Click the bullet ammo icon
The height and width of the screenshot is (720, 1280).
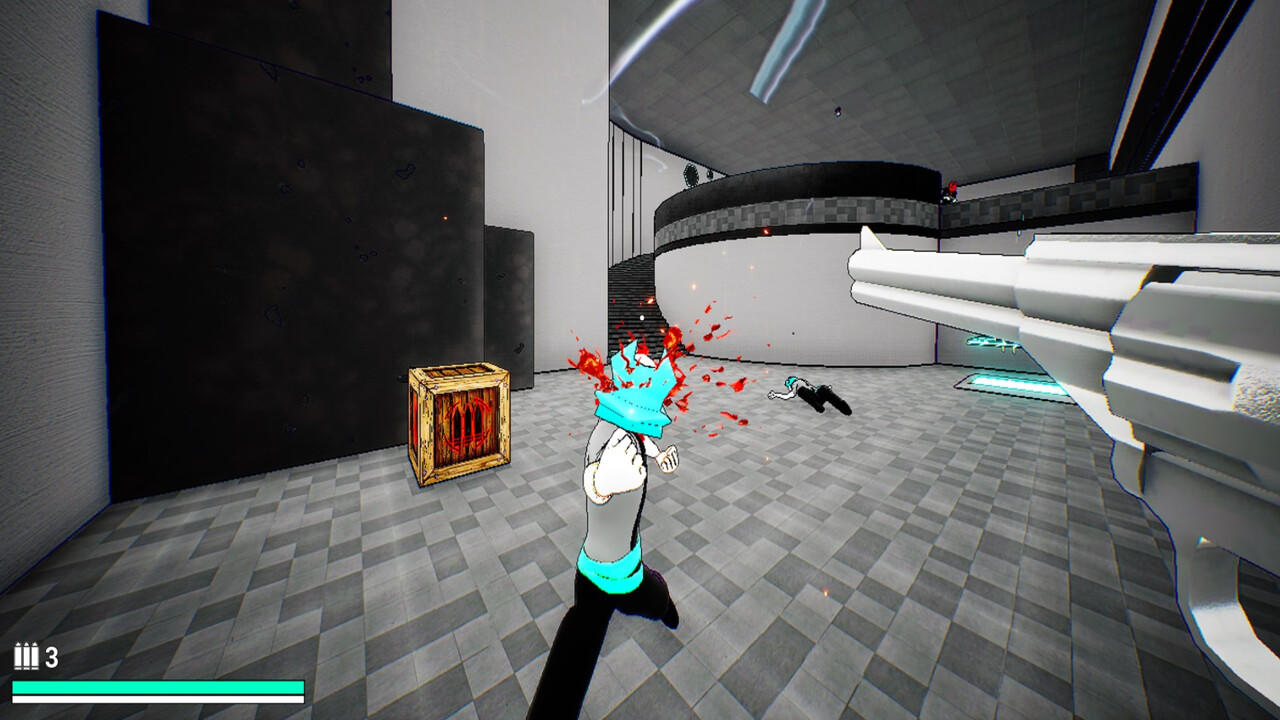[27, 658]
